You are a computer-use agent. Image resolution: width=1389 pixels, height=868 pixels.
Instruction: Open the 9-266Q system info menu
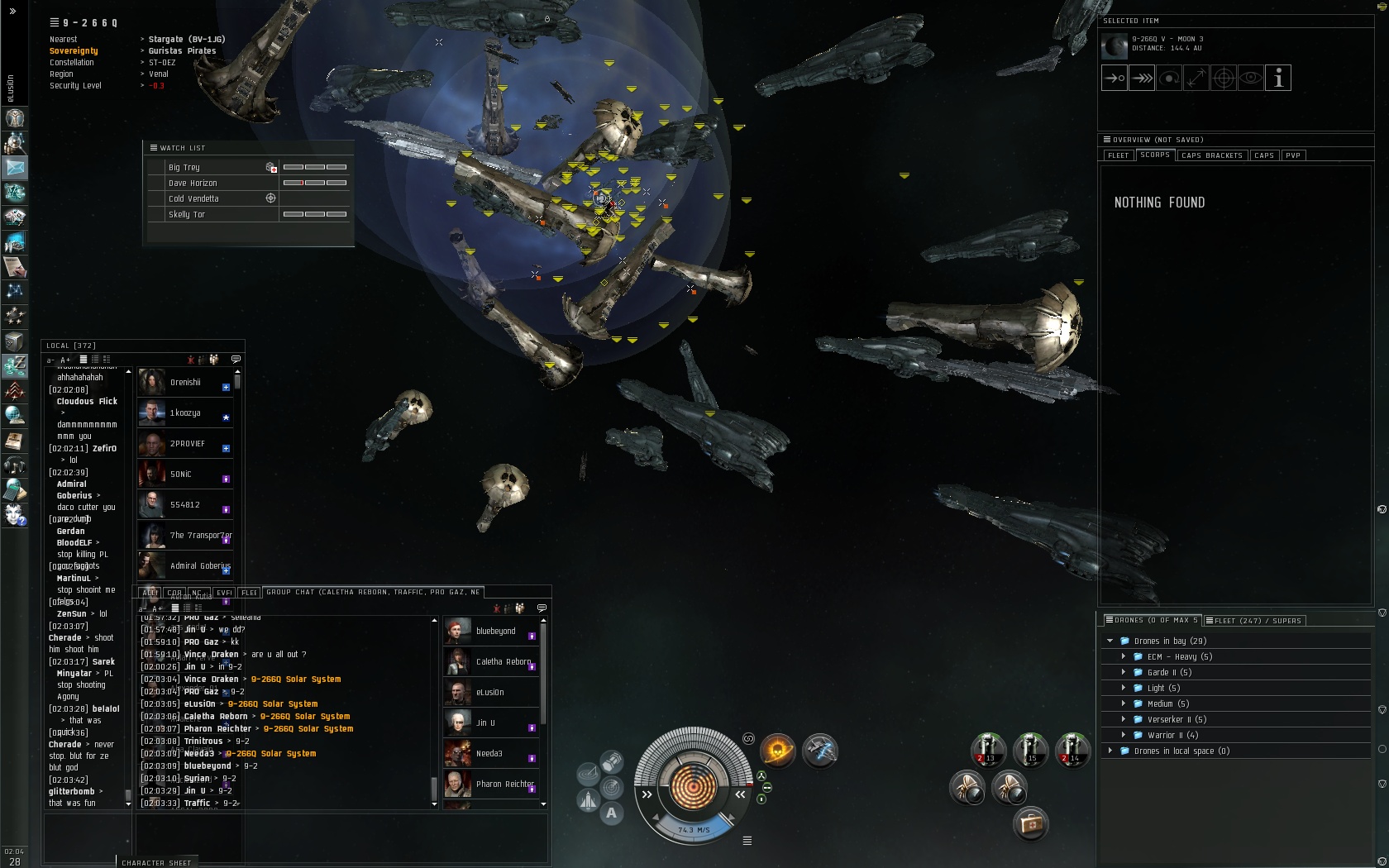coord(55,22)
